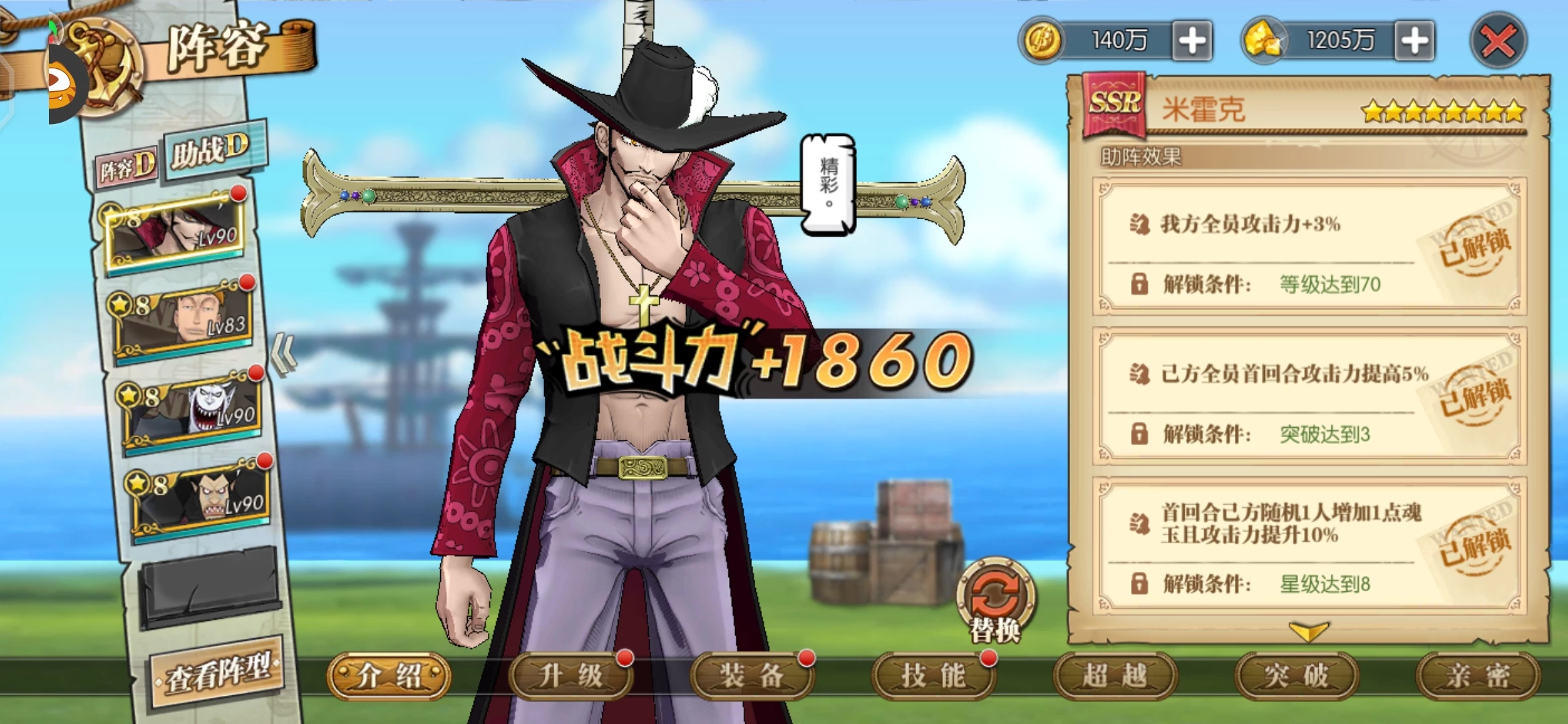Image resolution: width=1568 pixels, height=724 pixels.
Task: Select the Lv83 character portrait slot
Action: 184,320
